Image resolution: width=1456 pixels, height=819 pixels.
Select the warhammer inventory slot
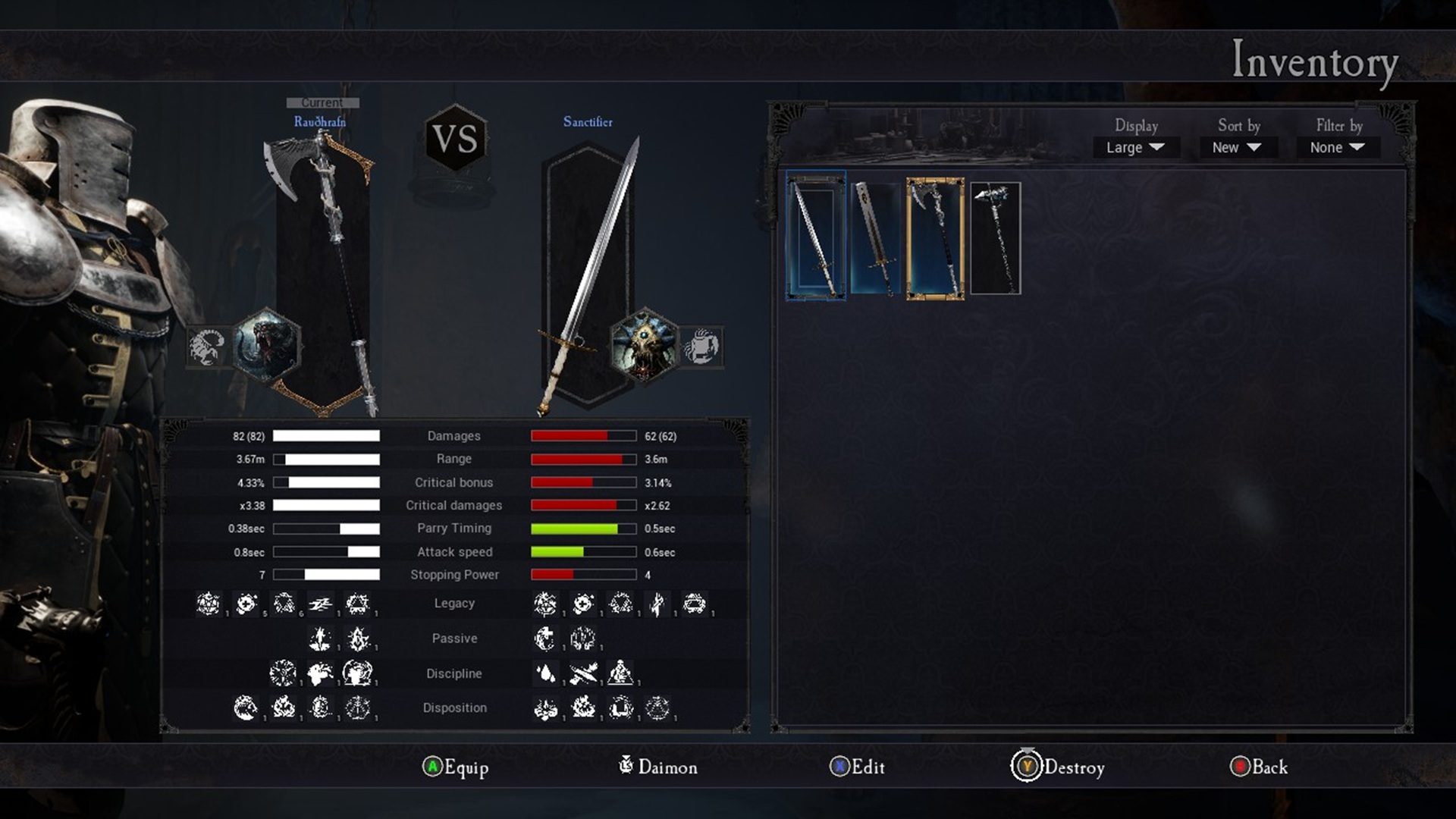pyautogui.click(x=996, y=238)
